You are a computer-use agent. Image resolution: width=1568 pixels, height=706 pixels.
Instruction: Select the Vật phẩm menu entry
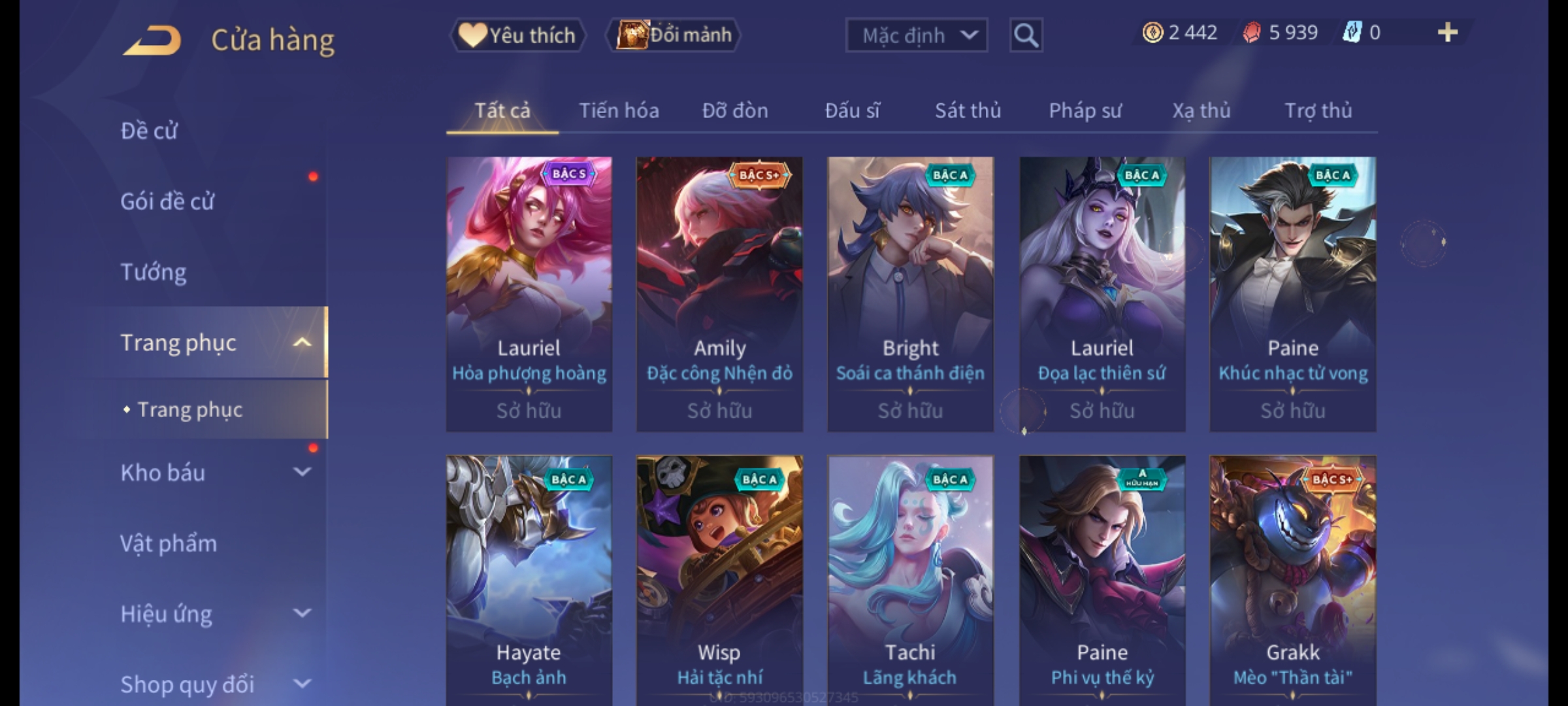(x=169, y=543)
